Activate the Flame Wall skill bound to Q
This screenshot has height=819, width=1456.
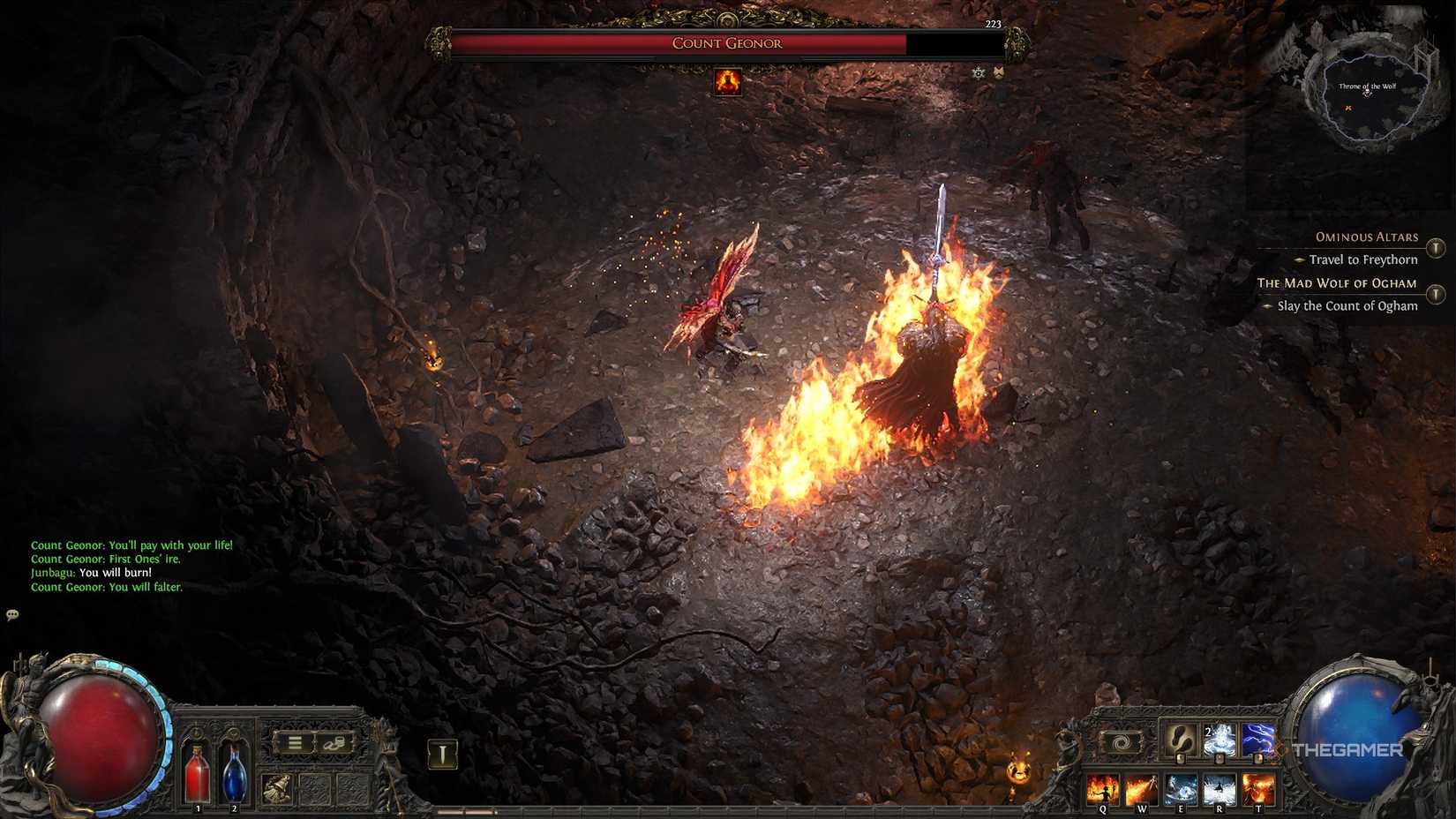(x=1103, y=790)
